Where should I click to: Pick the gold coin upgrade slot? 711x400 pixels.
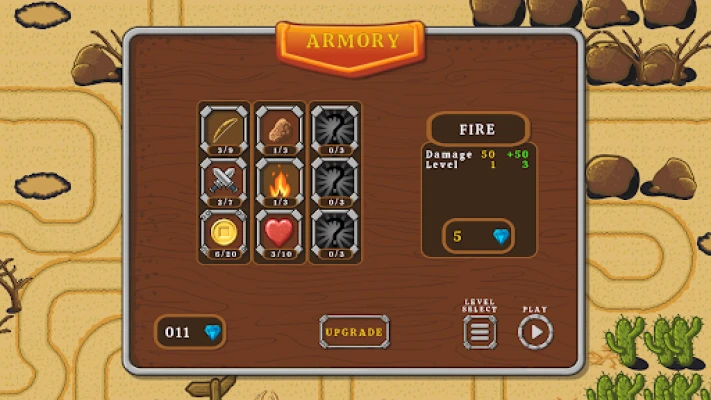point(225,234)
